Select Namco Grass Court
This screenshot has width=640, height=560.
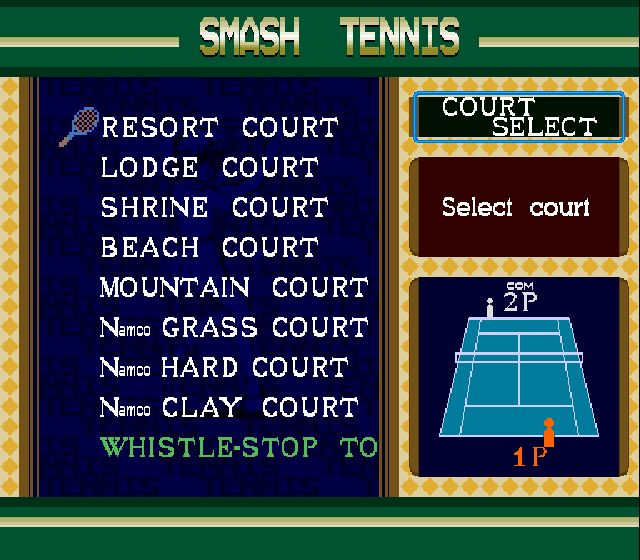[x=234, y=328]
